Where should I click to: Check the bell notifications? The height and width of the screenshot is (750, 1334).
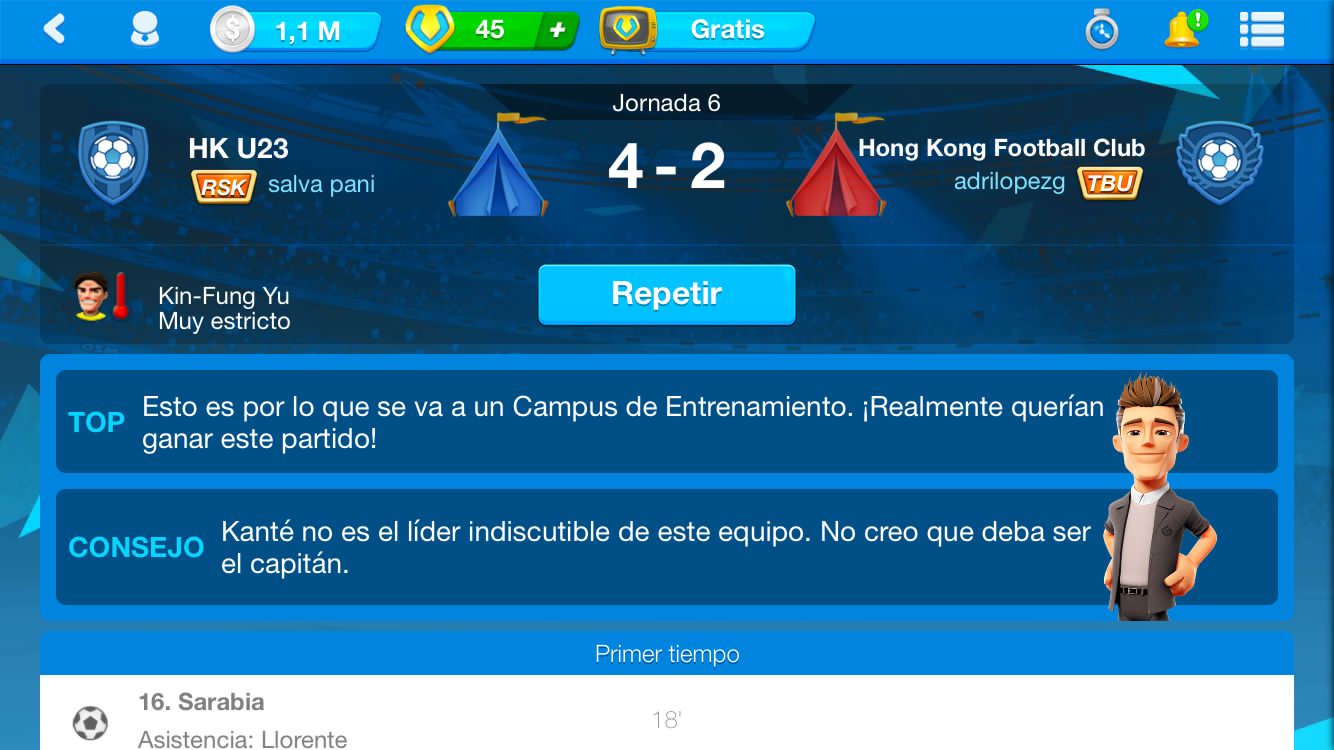(x=1183, y=30)
